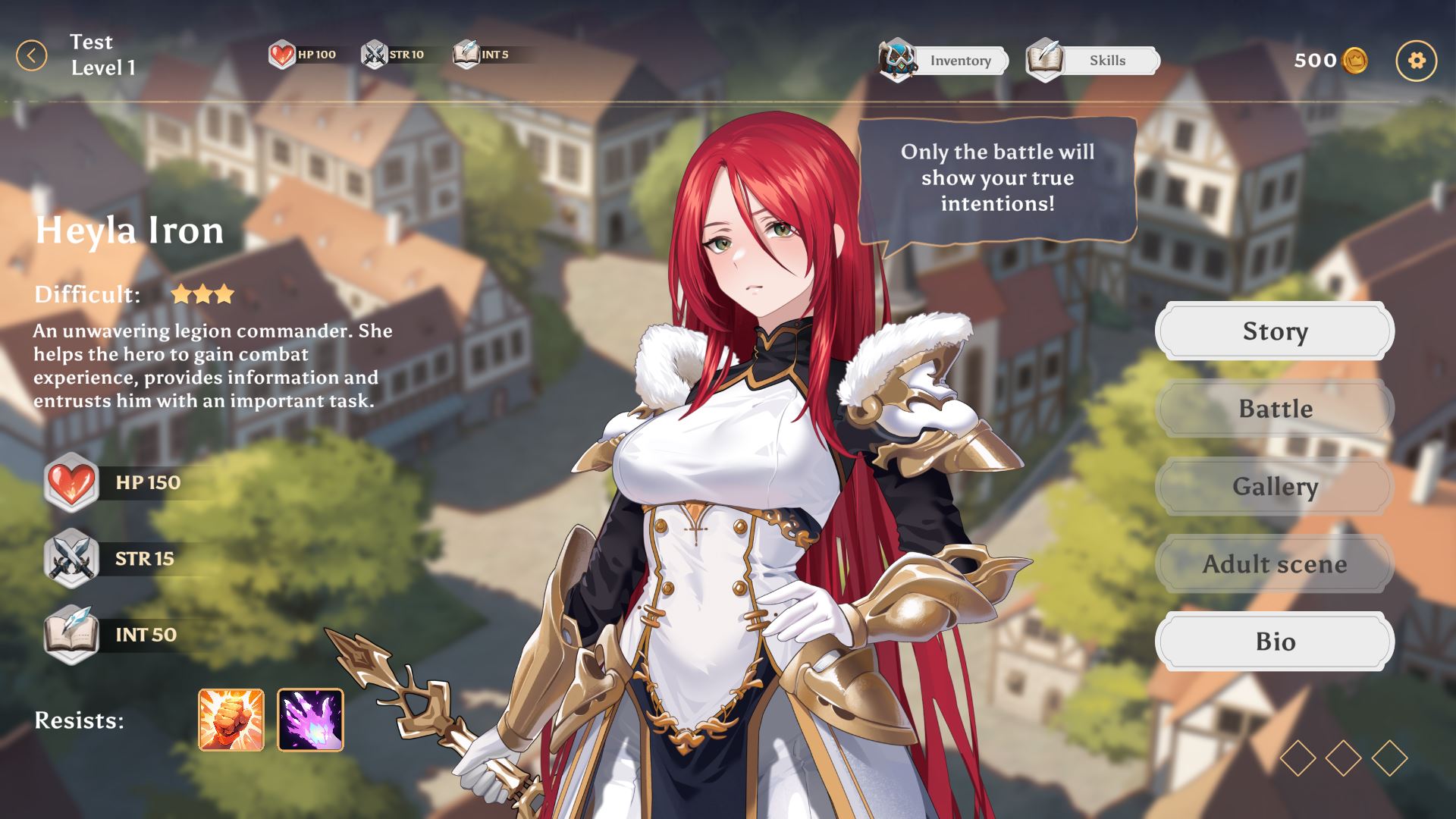The height and width of the screenshot is (819, 1456).
Task: Open the Inventory
Action: pyautogui.click(x=945, y=61)
